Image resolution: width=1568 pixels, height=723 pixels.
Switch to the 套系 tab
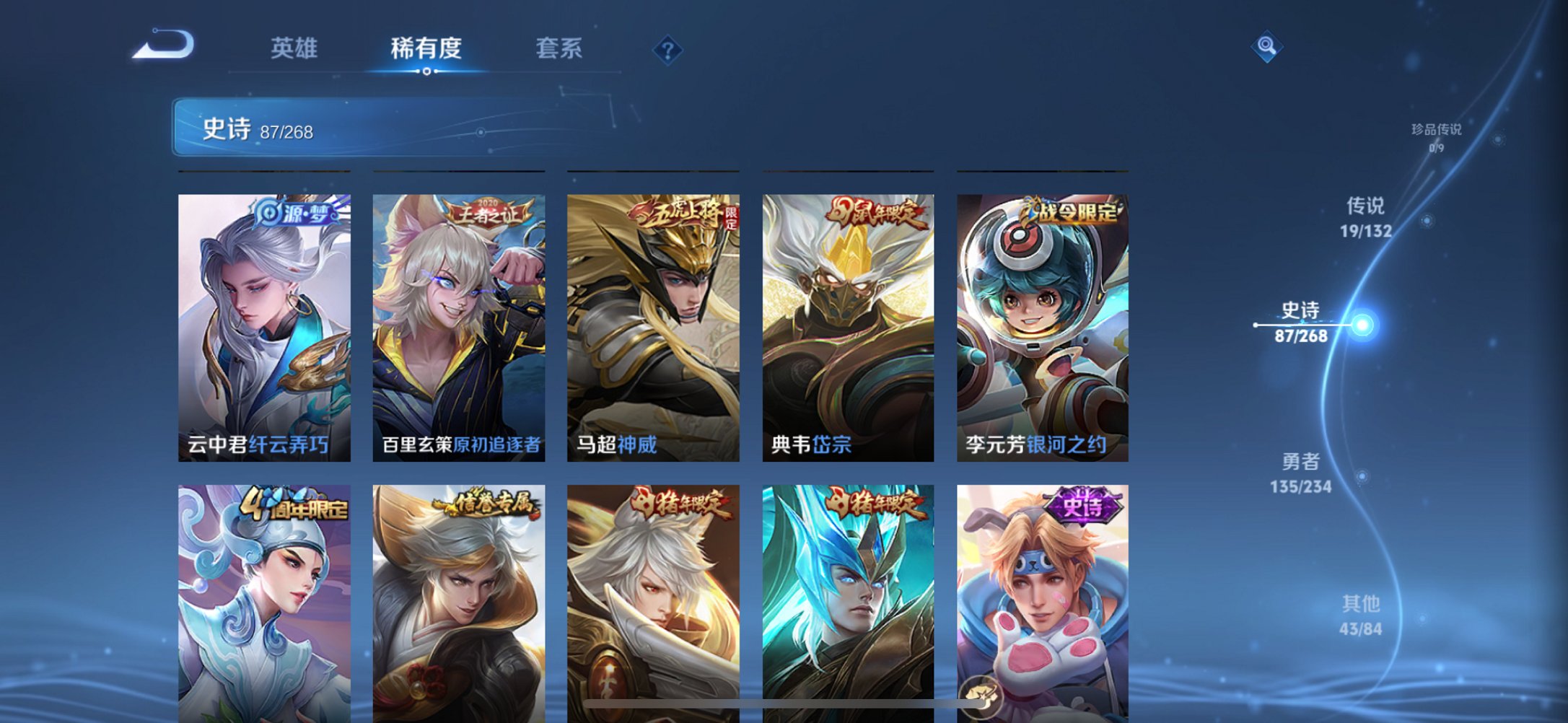click(559, 49)
